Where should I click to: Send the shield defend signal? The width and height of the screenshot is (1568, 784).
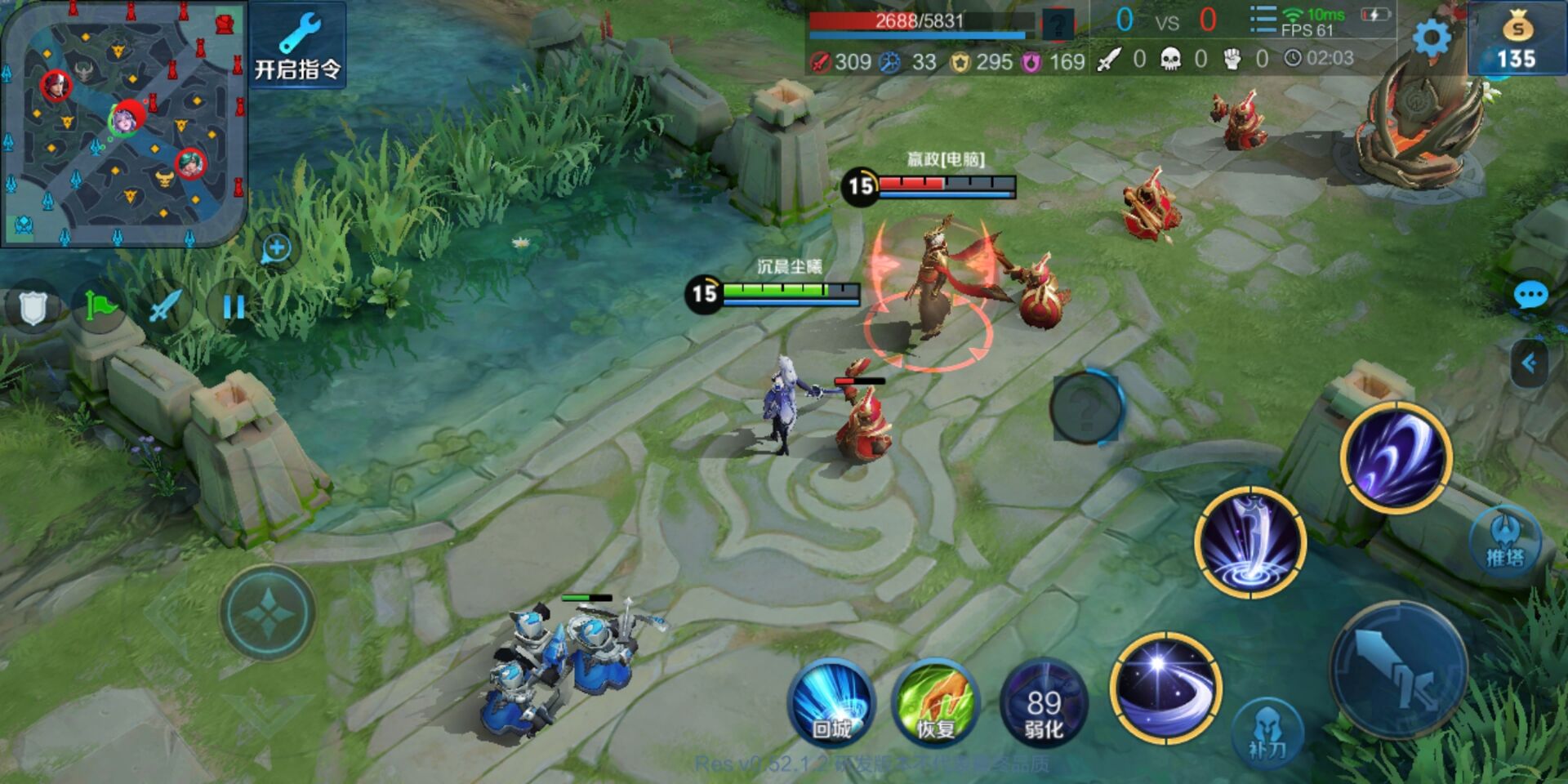pyautogui.click(x=32, y=307)
